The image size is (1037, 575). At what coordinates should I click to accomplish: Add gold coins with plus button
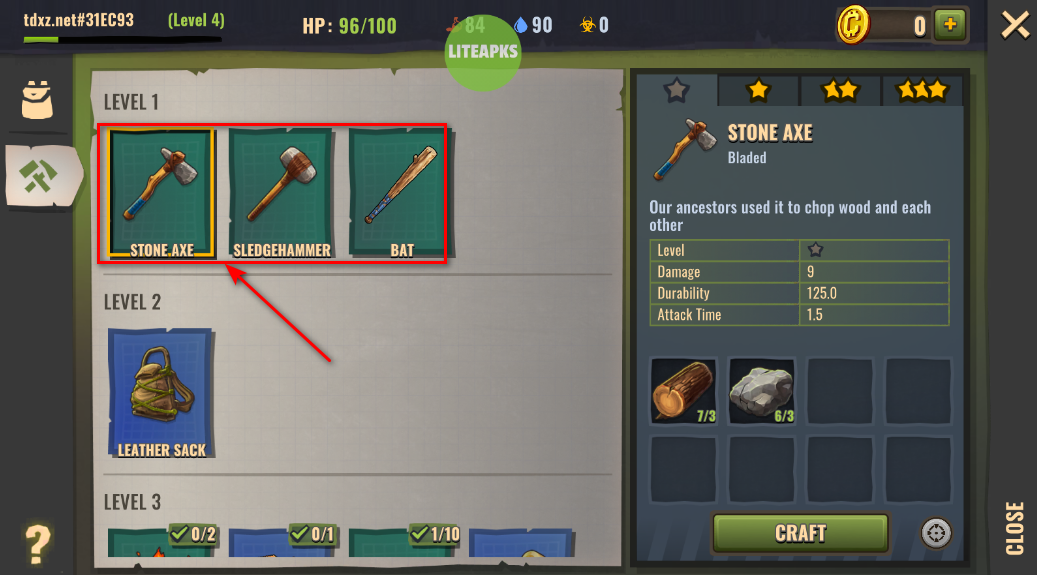pyautogui.click(x=950, y=25)
